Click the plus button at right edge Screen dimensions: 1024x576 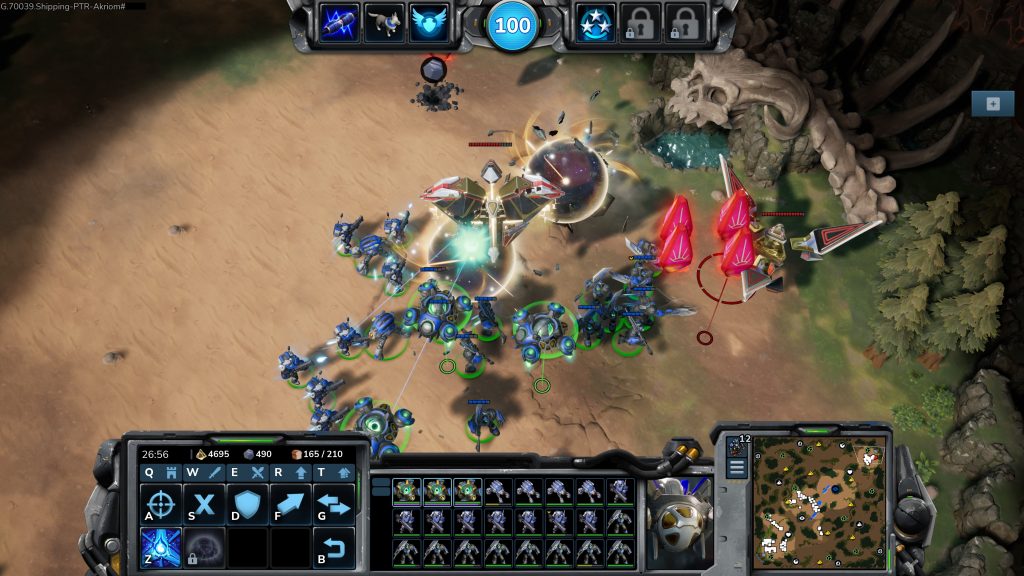point(992,104)
